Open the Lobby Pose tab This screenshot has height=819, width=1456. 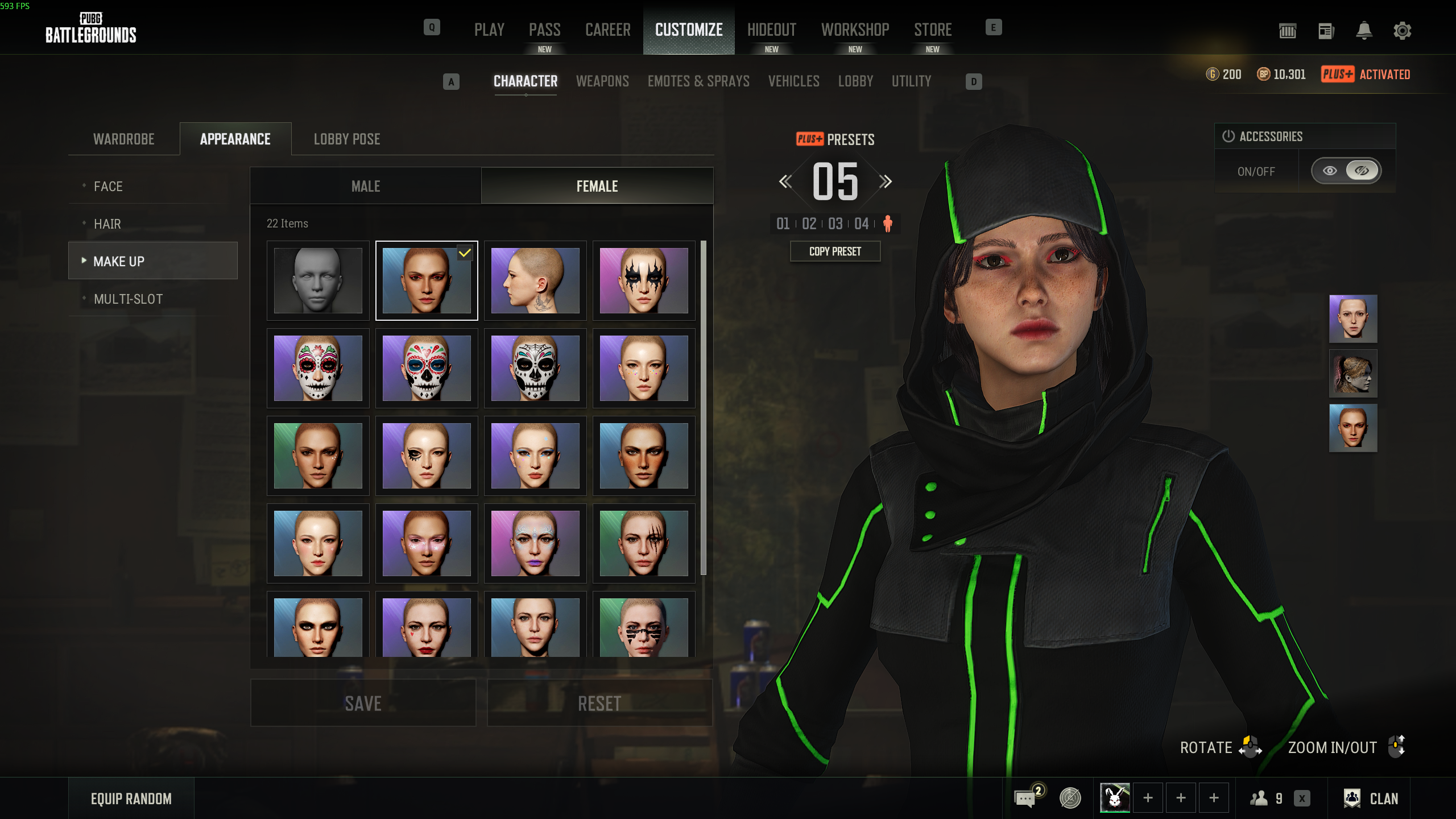(x=347, y=139)
